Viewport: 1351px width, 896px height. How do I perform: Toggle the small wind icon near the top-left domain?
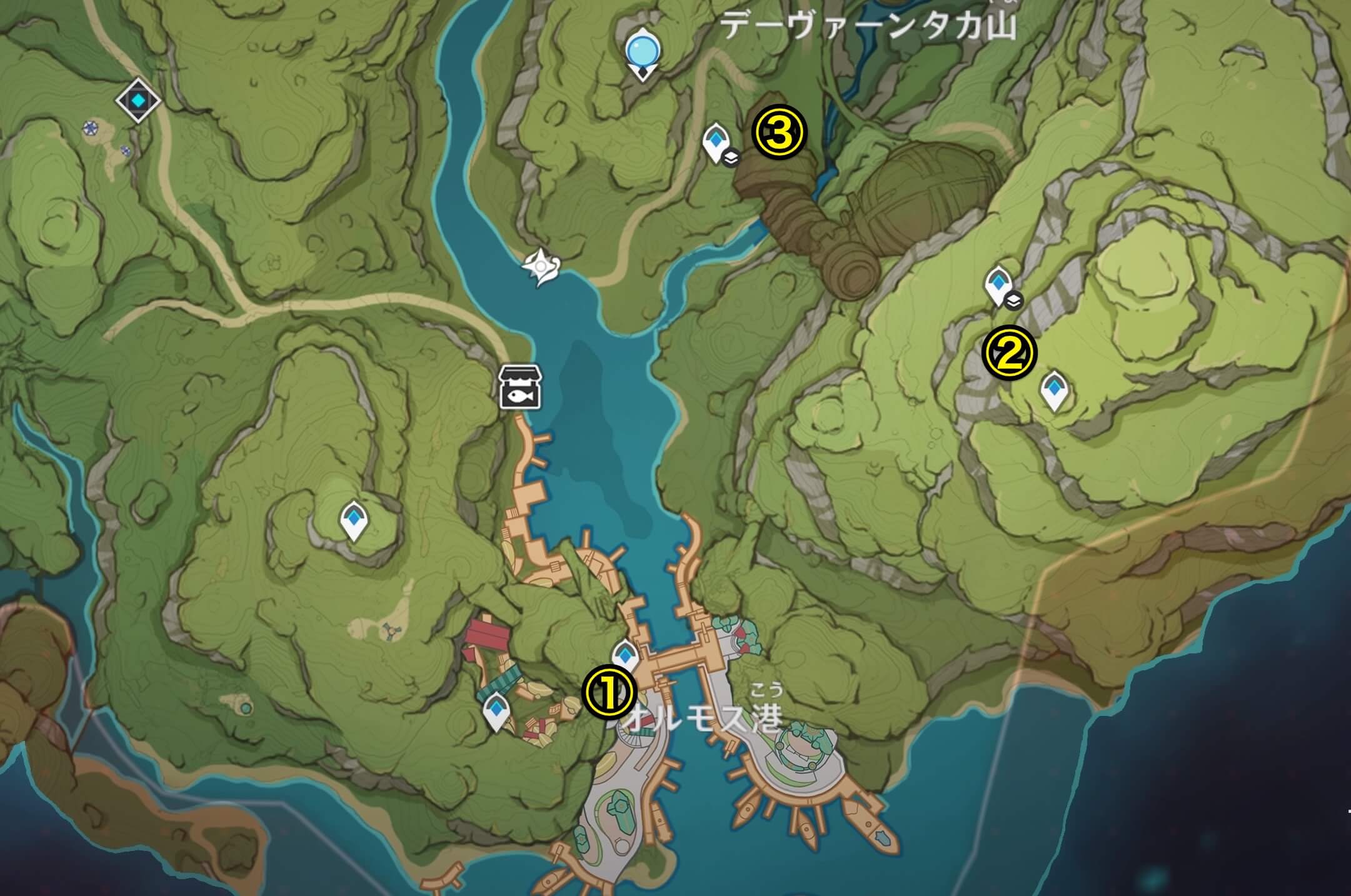click(91, 129)
